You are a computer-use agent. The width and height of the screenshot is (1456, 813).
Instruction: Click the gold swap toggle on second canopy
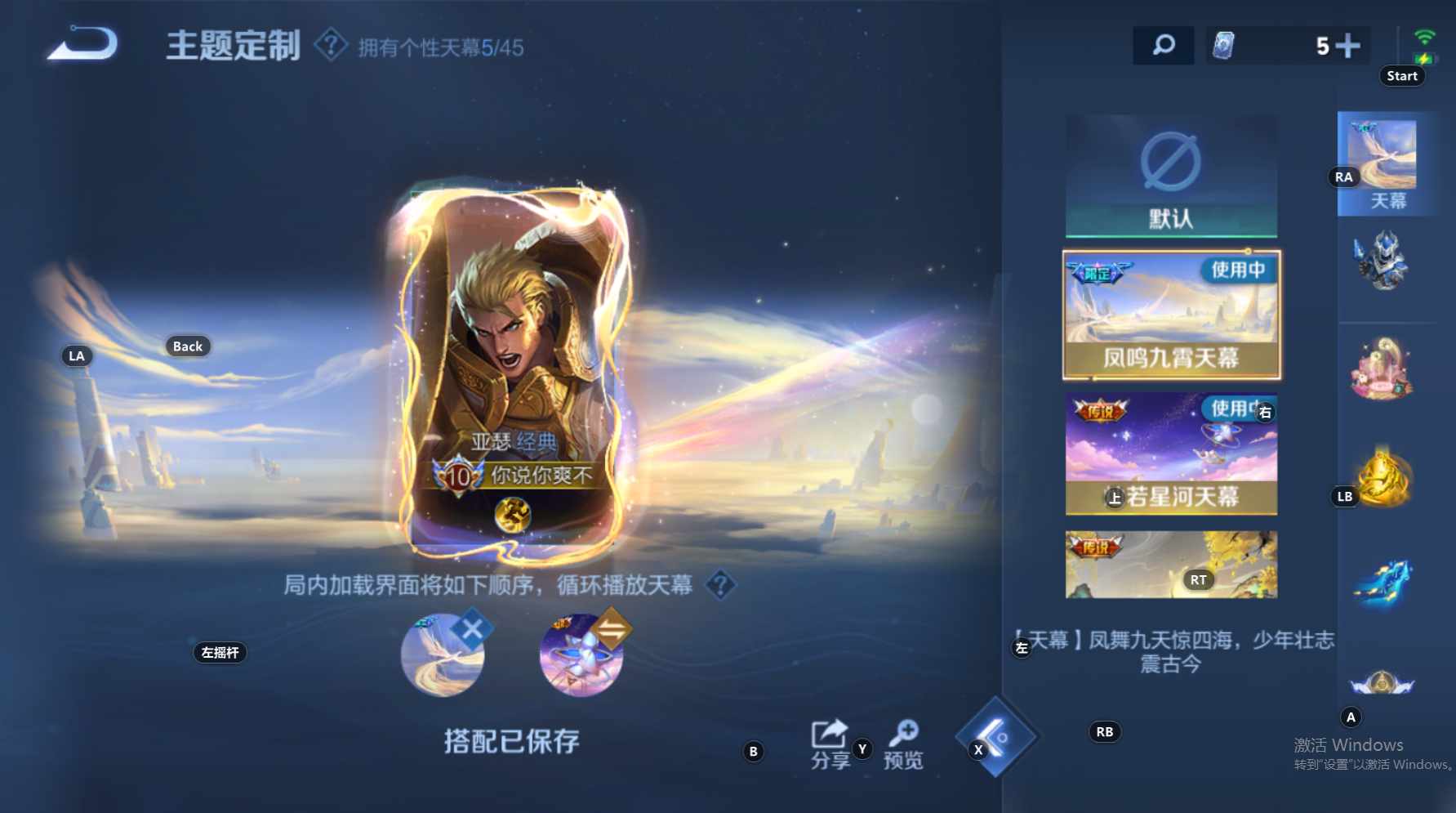point(610,626)
